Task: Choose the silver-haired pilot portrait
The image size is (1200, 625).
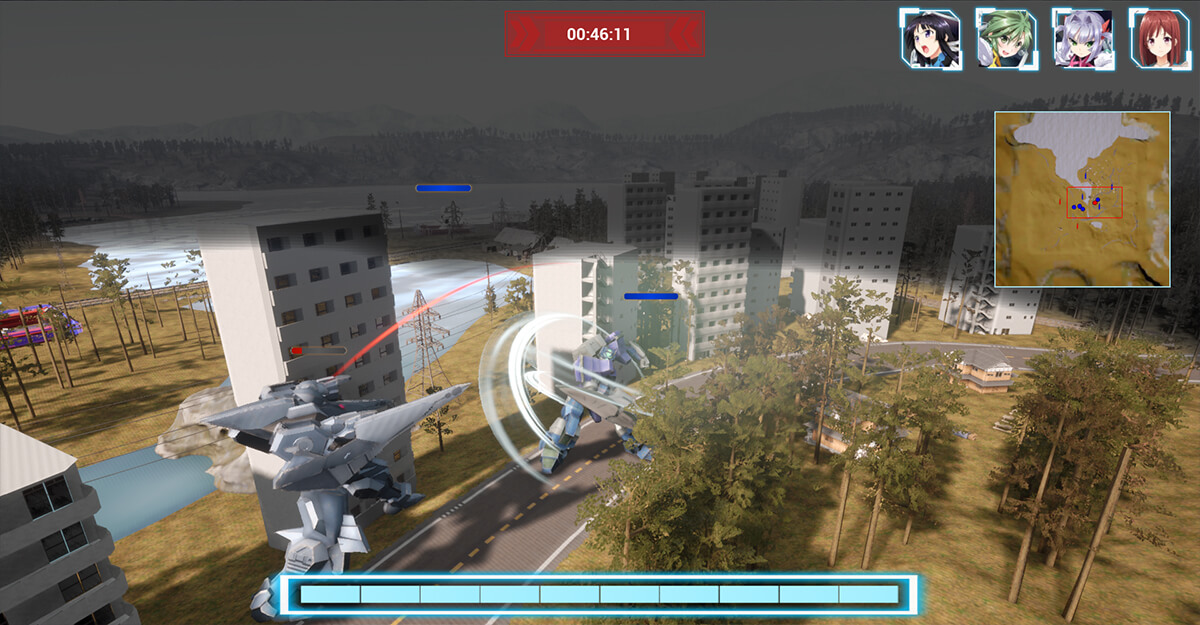Action: point(1083,39)
